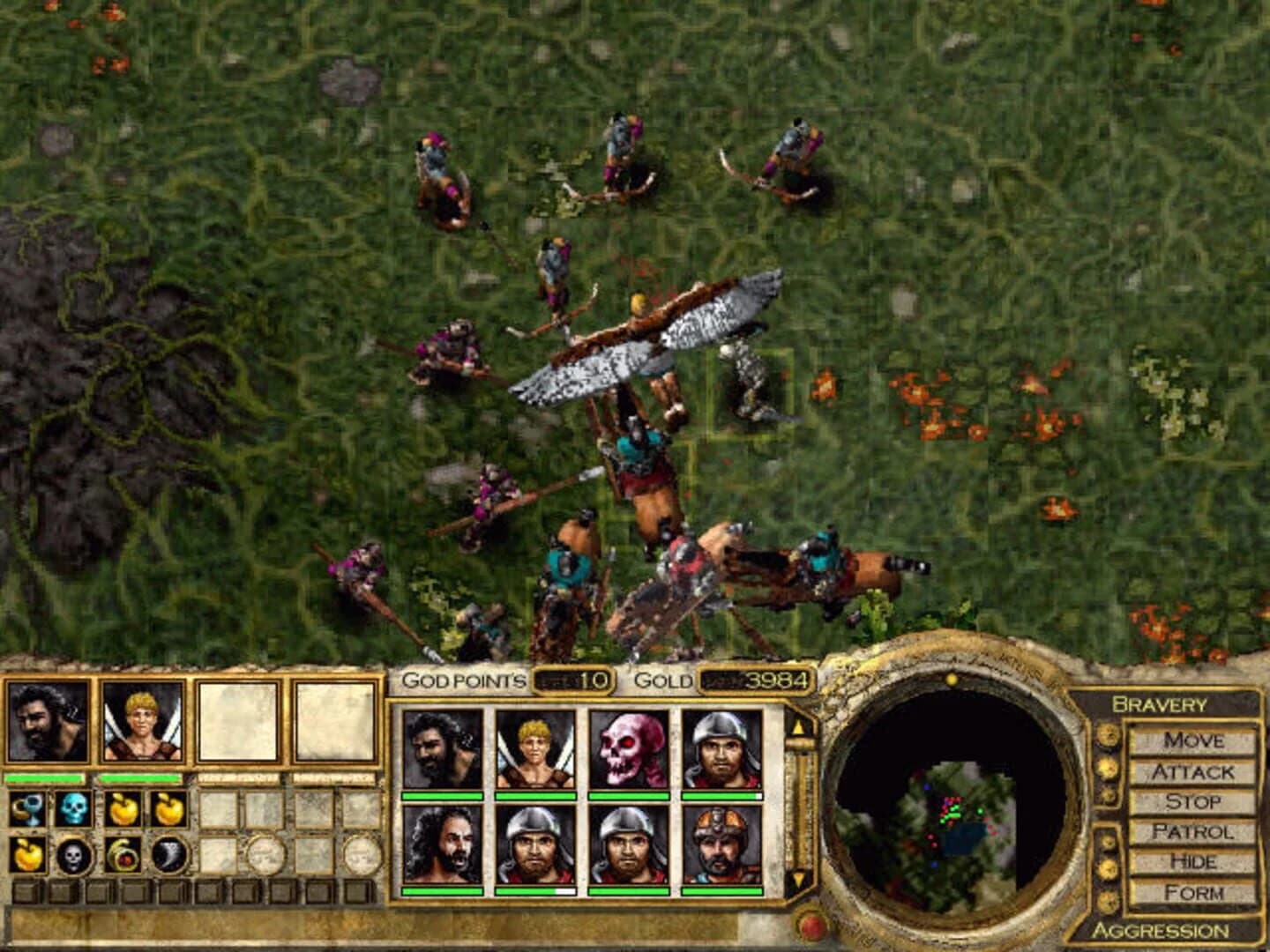This screenshot has width=1270, height=952.
Task: Select the whirlwind god power icon
Action: (168, 856)
